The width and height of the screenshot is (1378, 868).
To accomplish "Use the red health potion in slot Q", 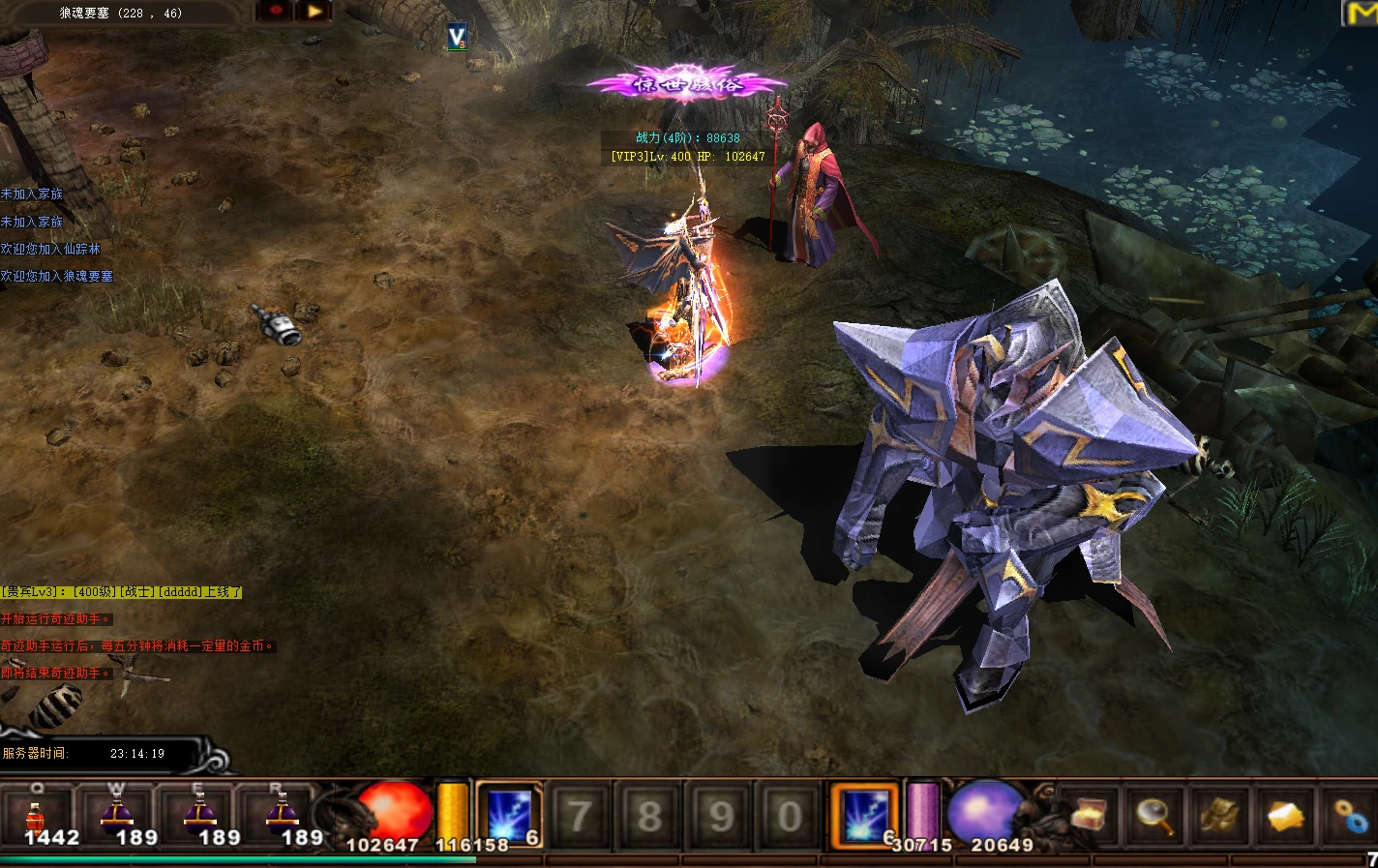I will point(37,816).
